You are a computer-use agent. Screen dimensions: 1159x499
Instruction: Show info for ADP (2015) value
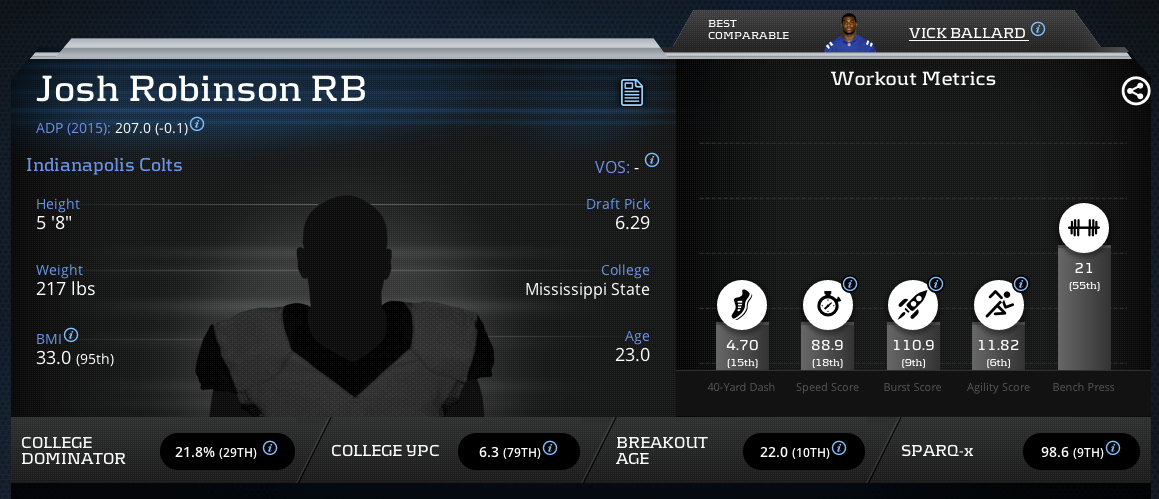coord(197,124)
